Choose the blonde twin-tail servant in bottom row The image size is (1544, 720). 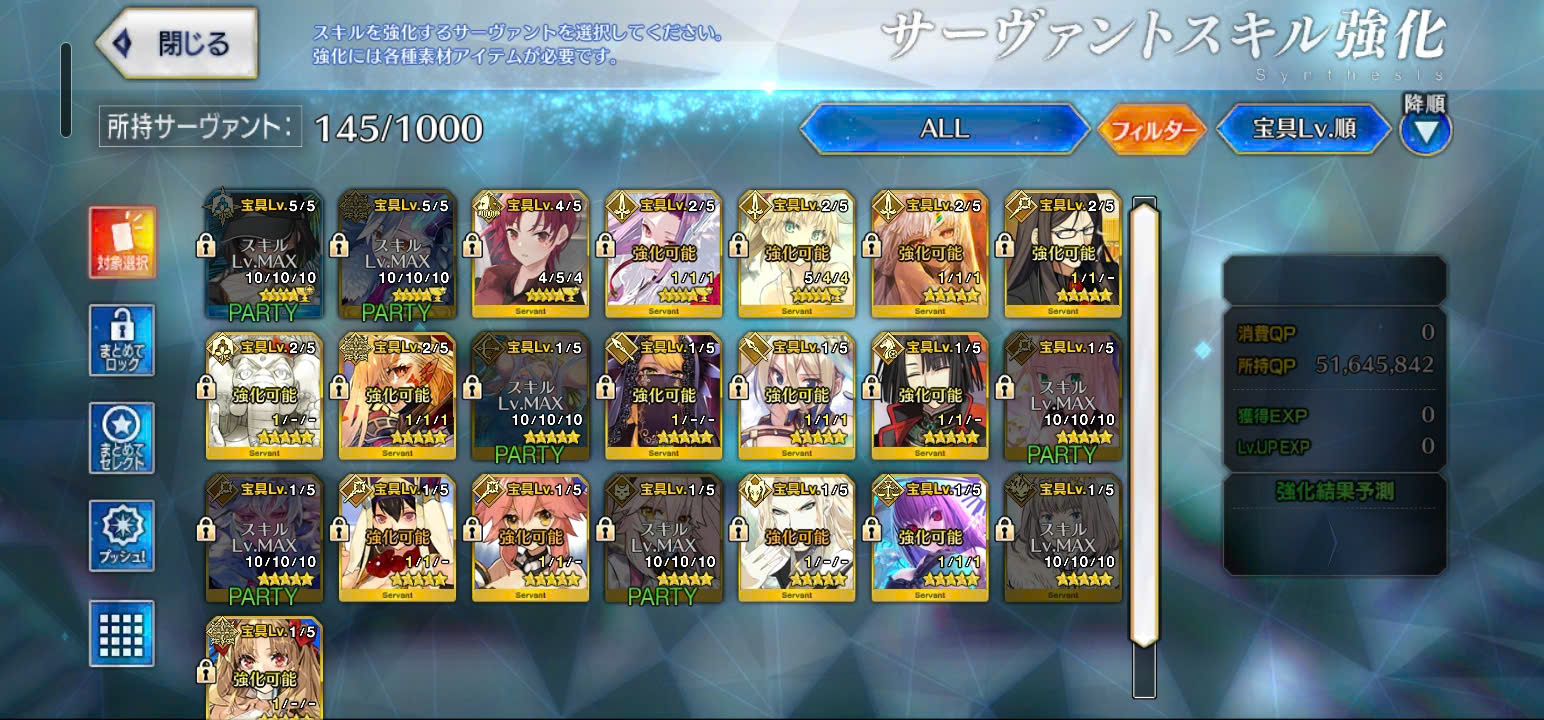click(264, 668)
